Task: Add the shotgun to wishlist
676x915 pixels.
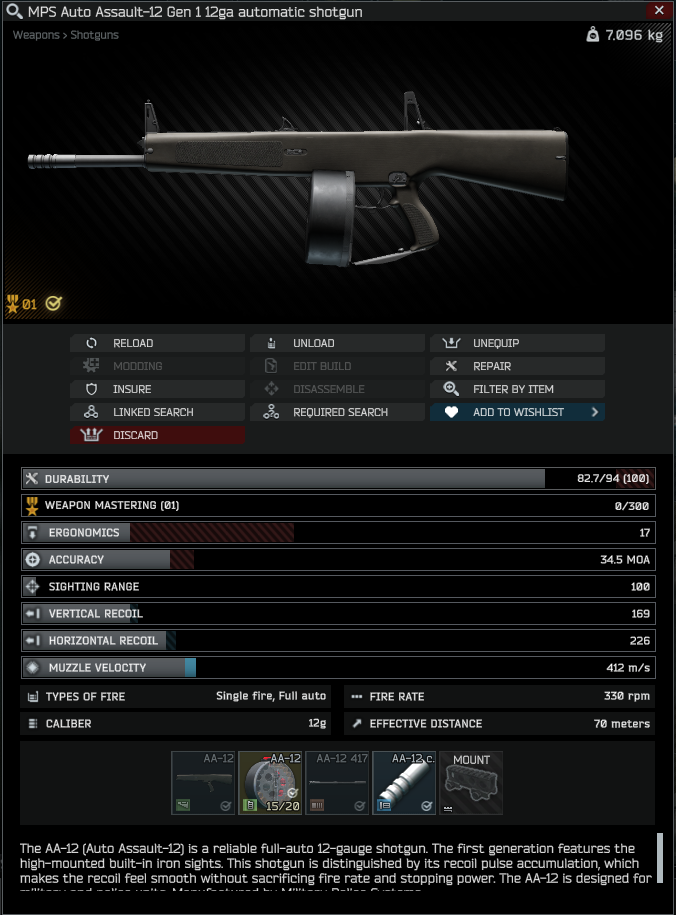Action: (517, 412)
